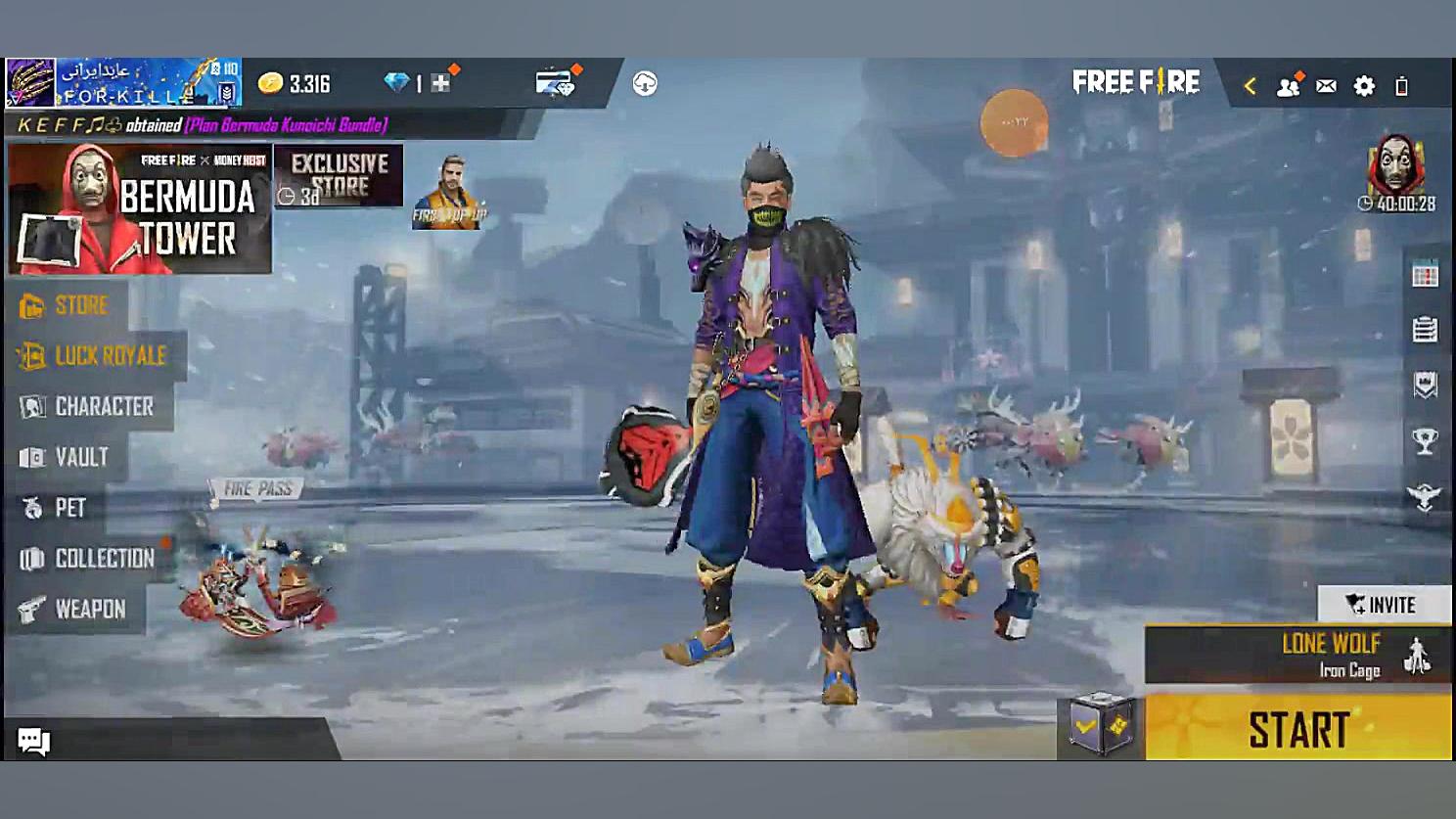Add diamonds with the plus button

coord(440,84)
